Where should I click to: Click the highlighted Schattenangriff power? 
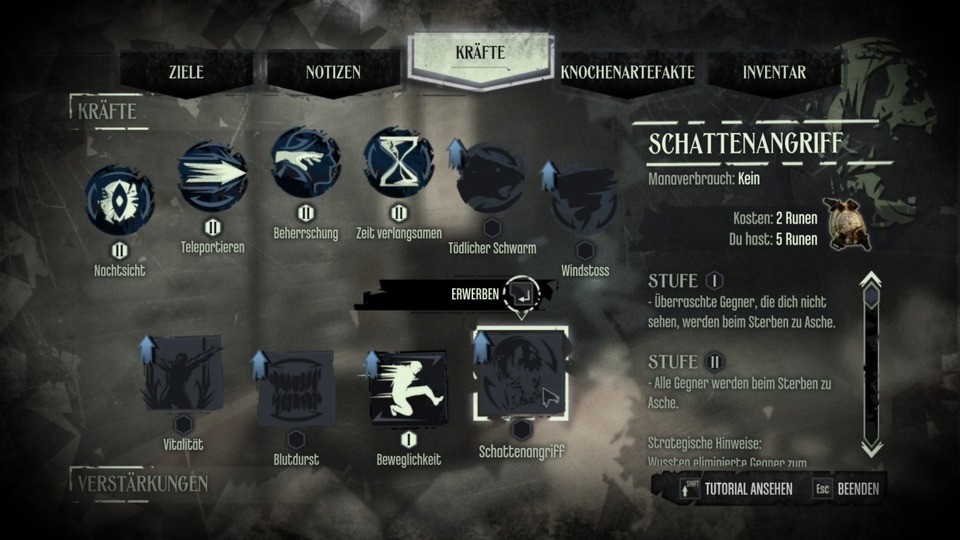point(520,373)
